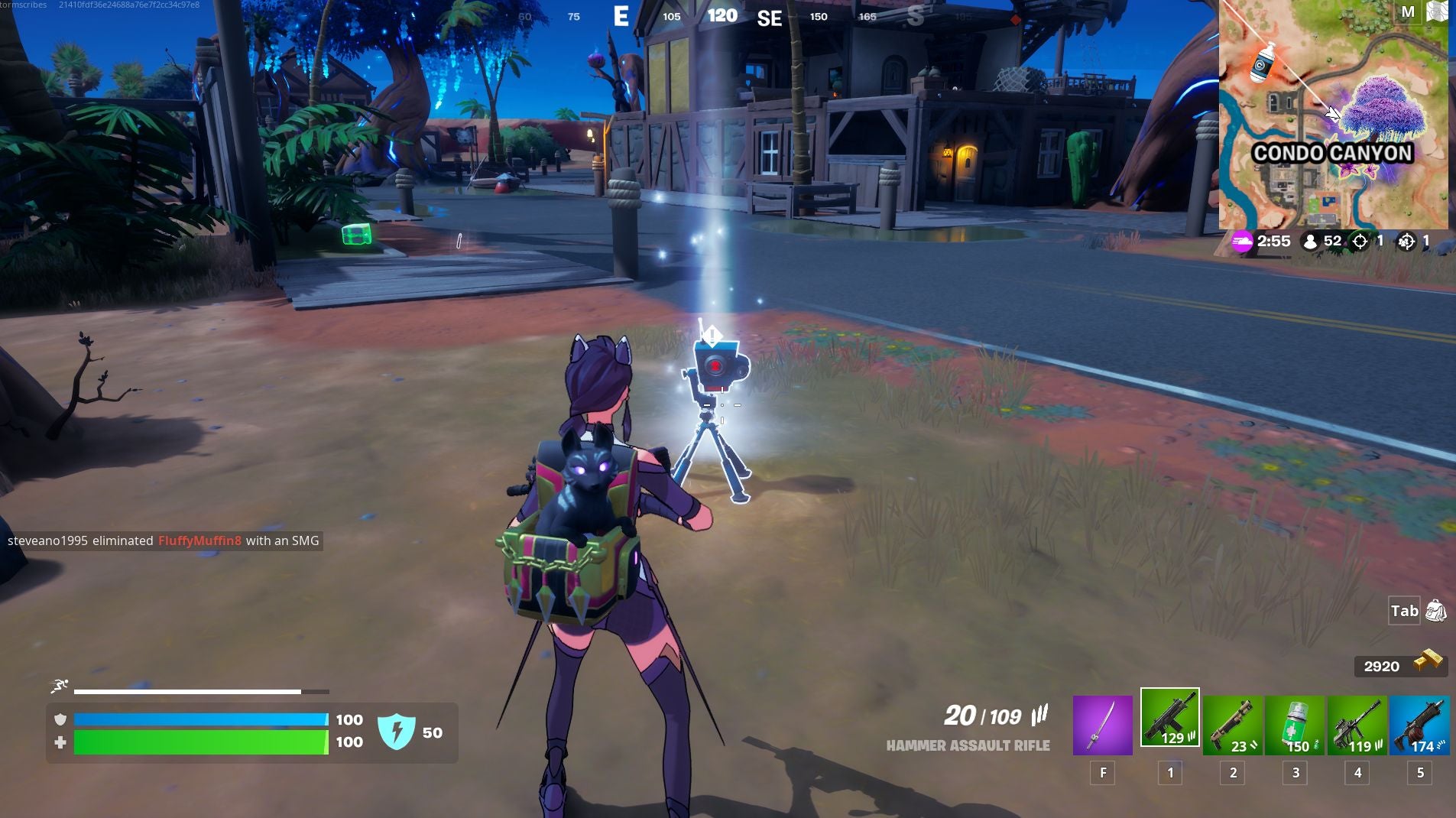Click the sprint stamina runner icon
The image size is (1456, 818).
click(60, 685)
